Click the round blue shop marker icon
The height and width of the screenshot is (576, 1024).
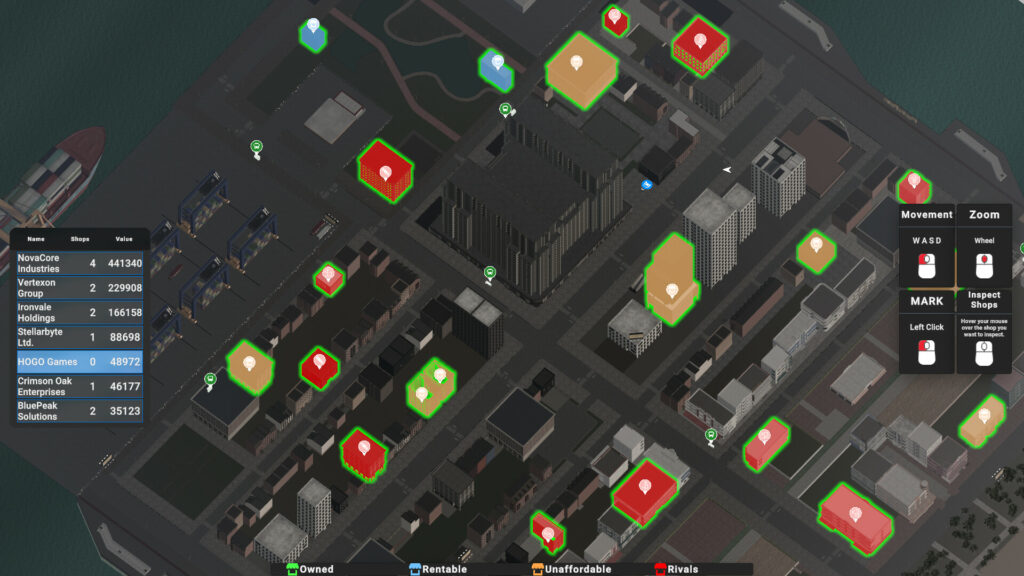(647, 184)
